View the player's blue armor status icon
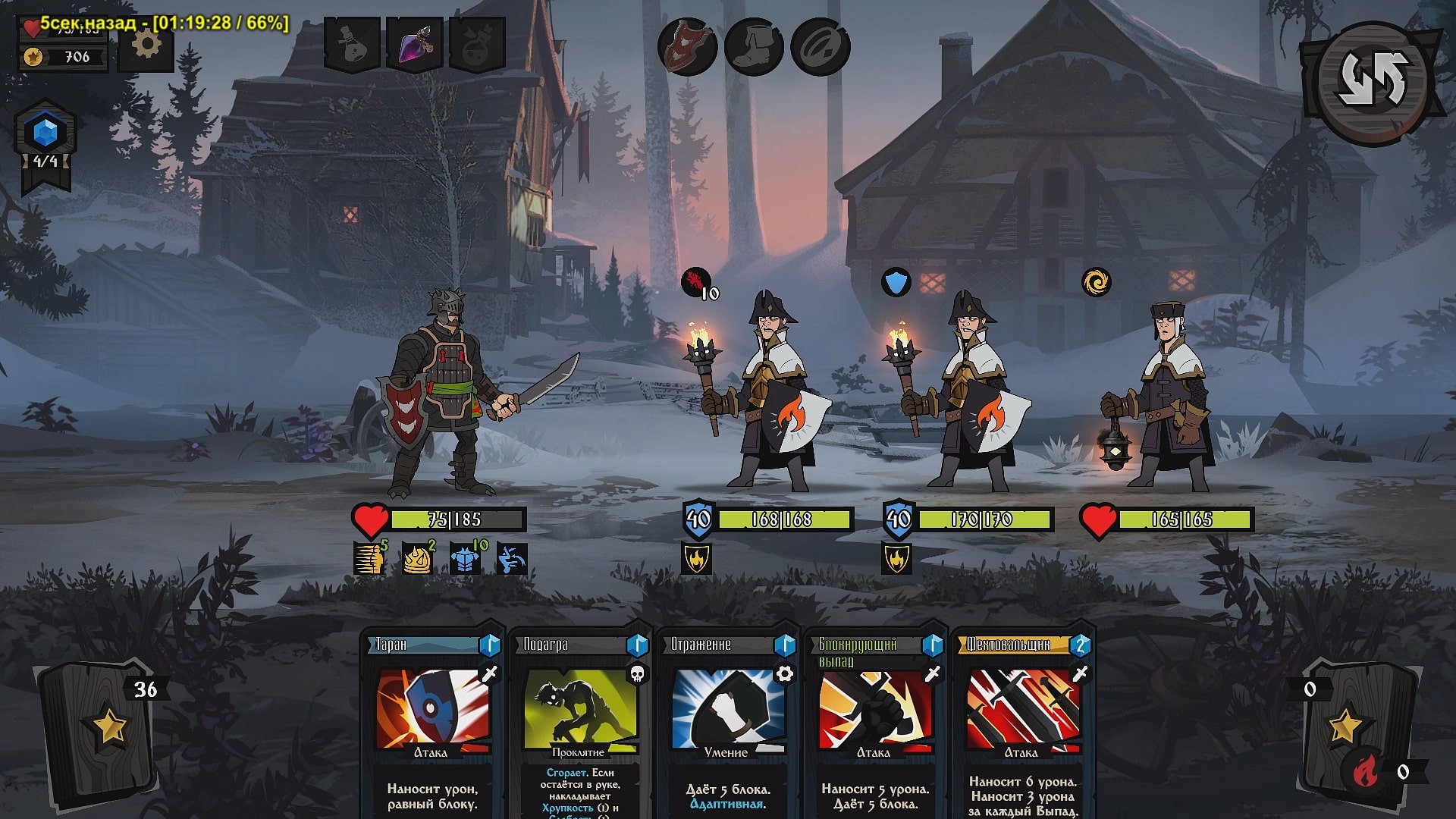Viewport: 1456px width, 819px height. click(465, 559)
